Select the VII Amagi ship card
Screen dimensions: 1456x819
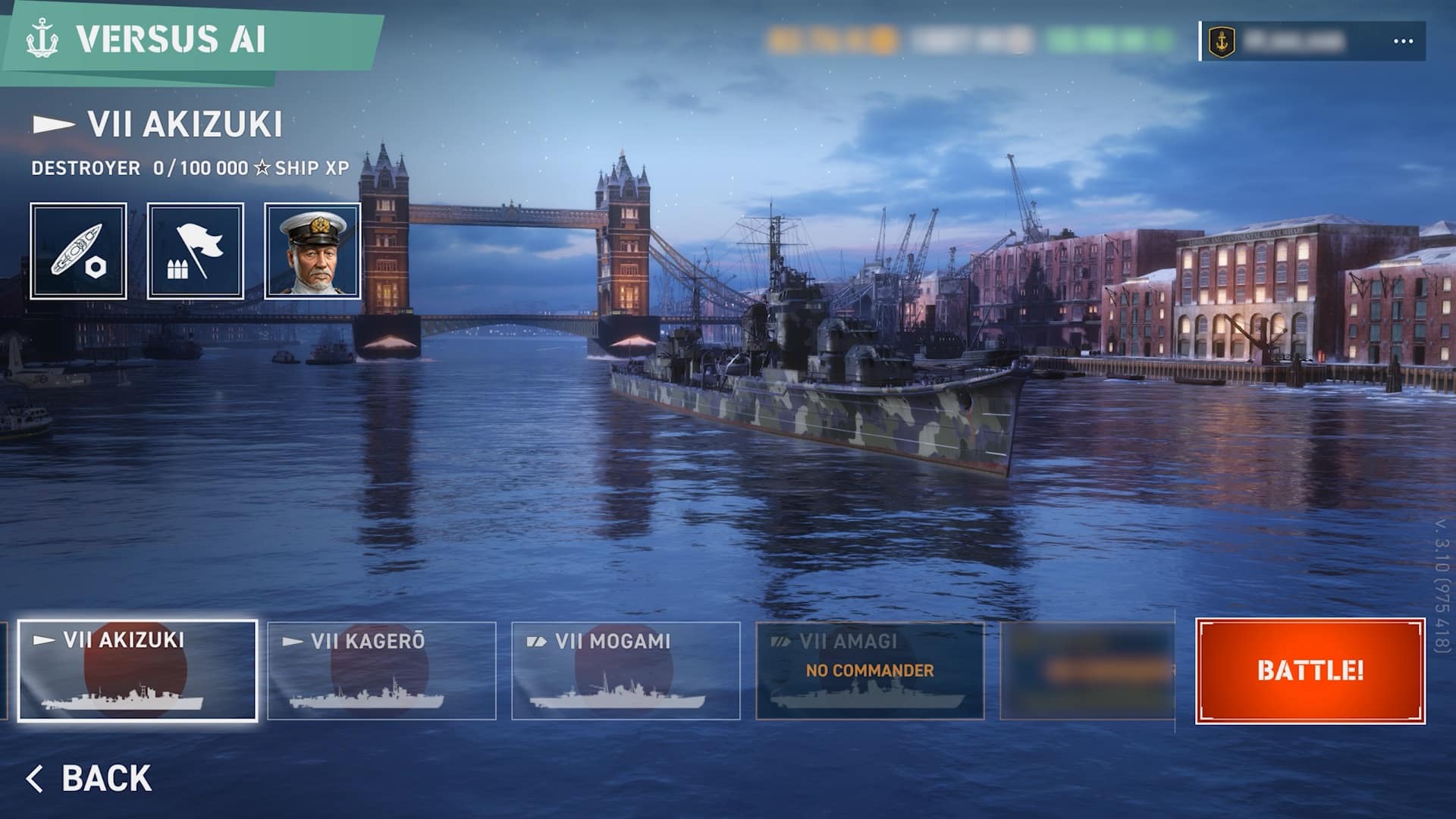[x=870, y=670]
